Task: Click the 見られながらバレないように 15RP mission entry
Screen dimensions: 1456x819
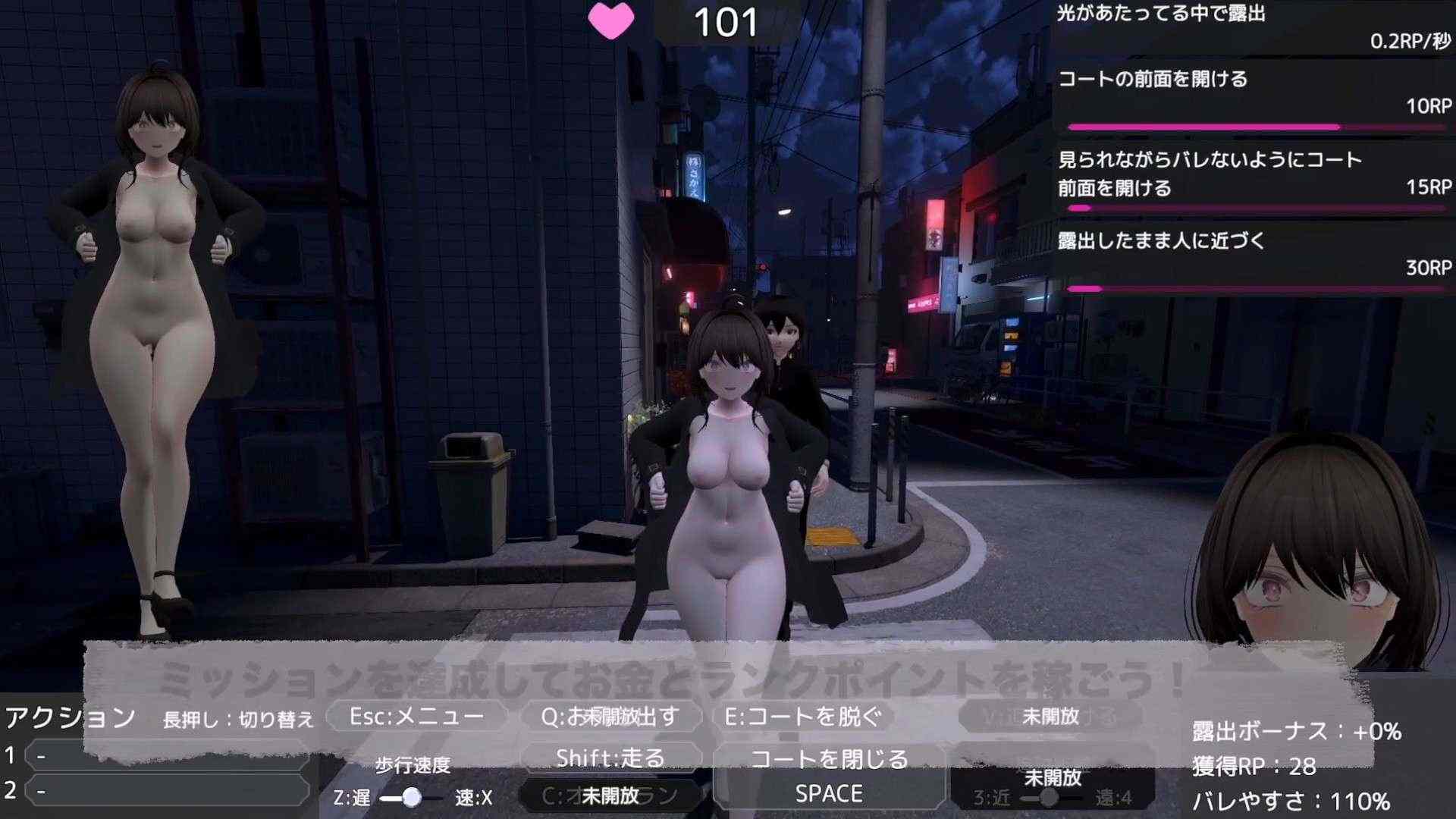Action: pyautogui.click(x=1251, y=174)
